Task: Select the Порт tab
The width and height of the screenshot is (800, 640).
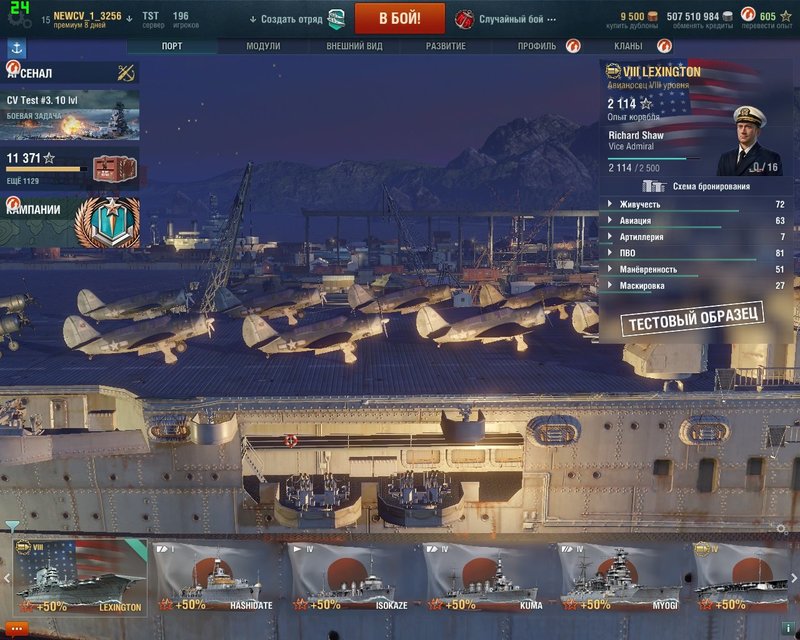Action: pyautogui.click(x=172, y=46)
